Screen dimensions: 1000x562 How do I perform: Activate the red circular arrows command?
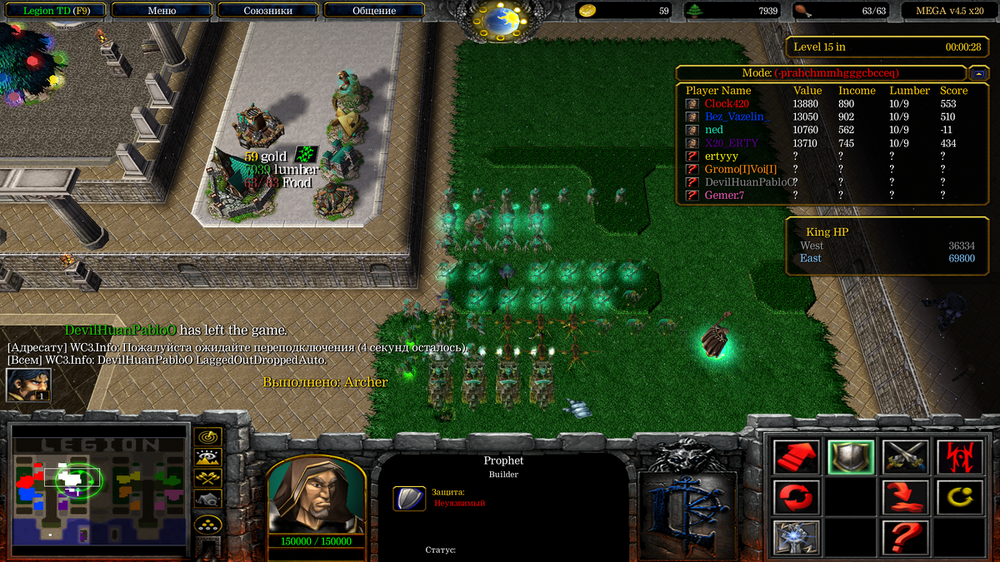[x=796, y=496]
